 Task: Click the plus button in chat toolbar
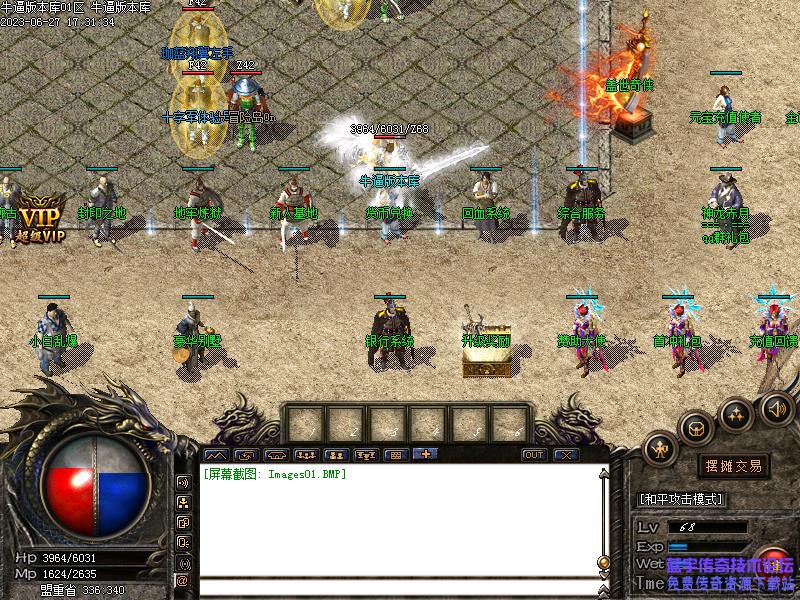pos(424,455)
